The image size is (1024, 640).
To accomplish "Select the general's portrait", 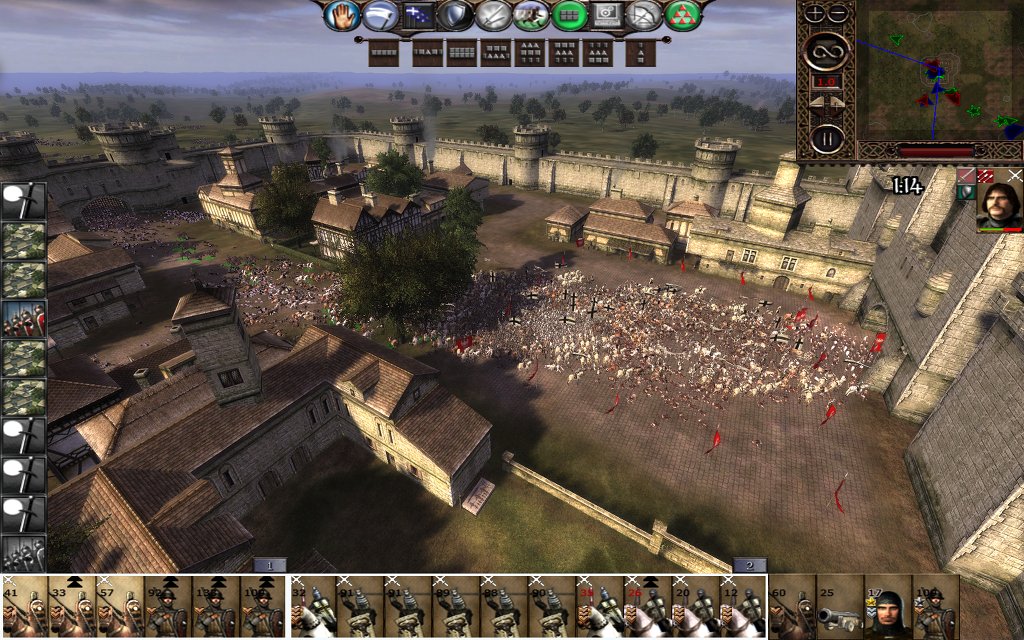I will [x=999, y=199].
